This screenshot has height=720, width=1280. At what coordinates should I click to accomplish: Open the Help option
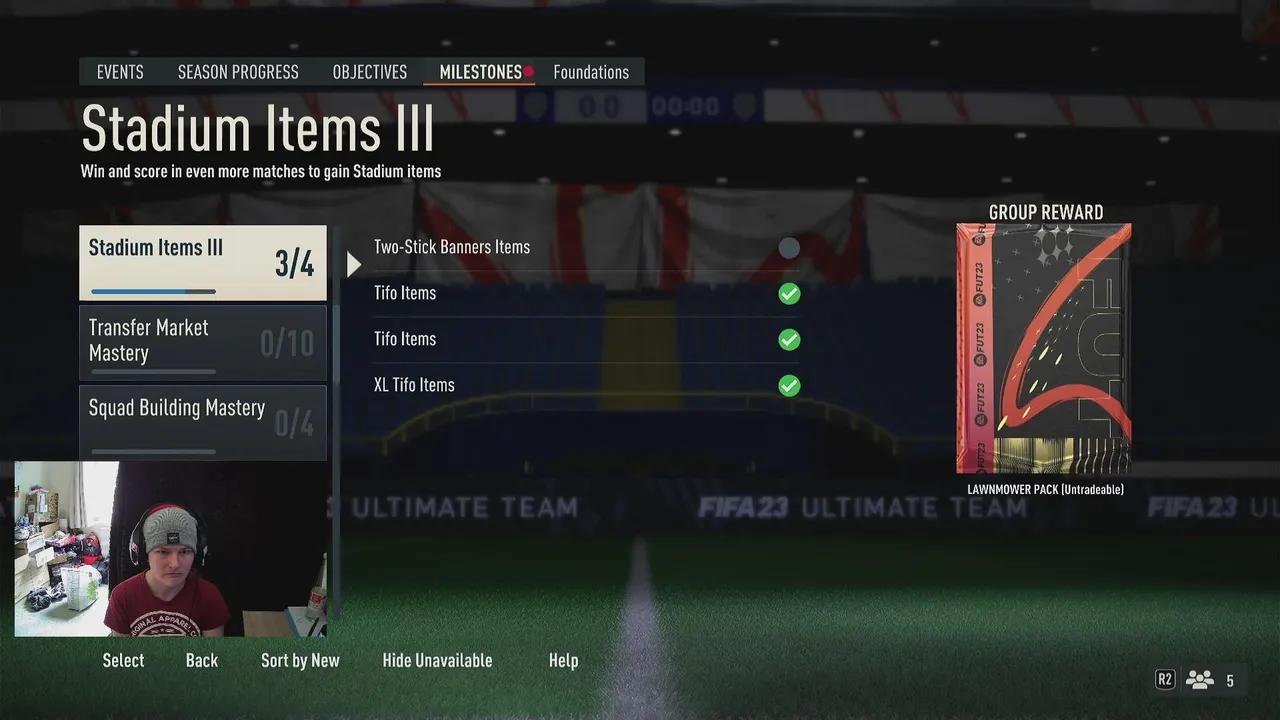(563, 660)
